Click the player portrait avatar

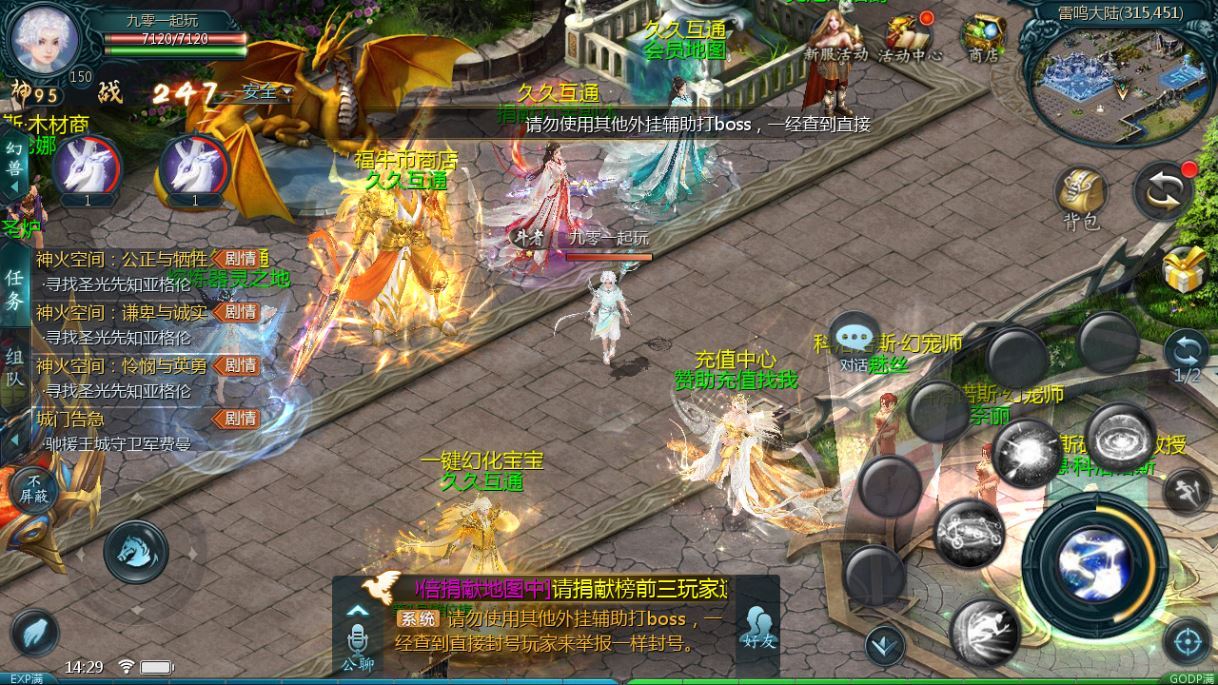45,36
